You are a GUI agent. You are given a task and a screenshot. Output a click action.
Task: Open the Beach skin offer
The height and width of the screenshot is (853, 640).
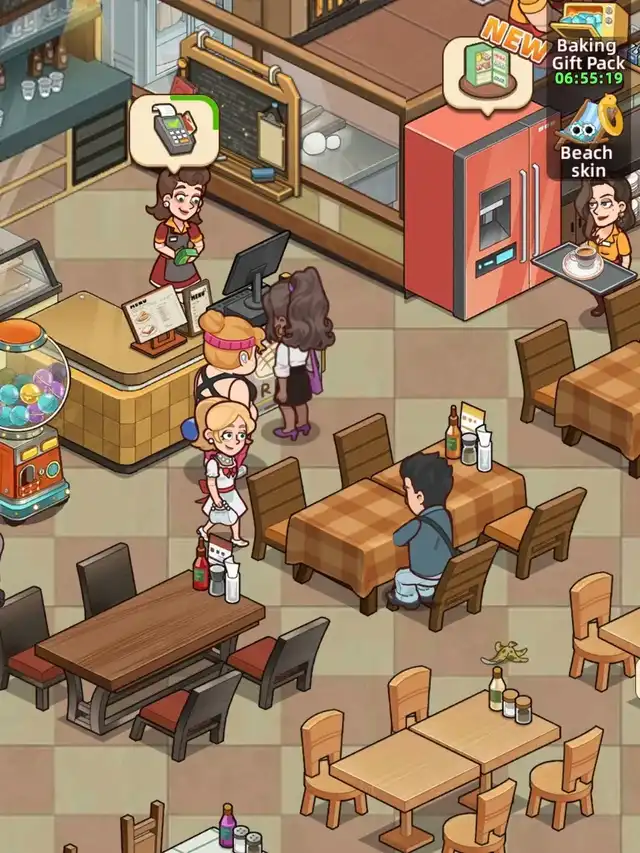point(587,141)
